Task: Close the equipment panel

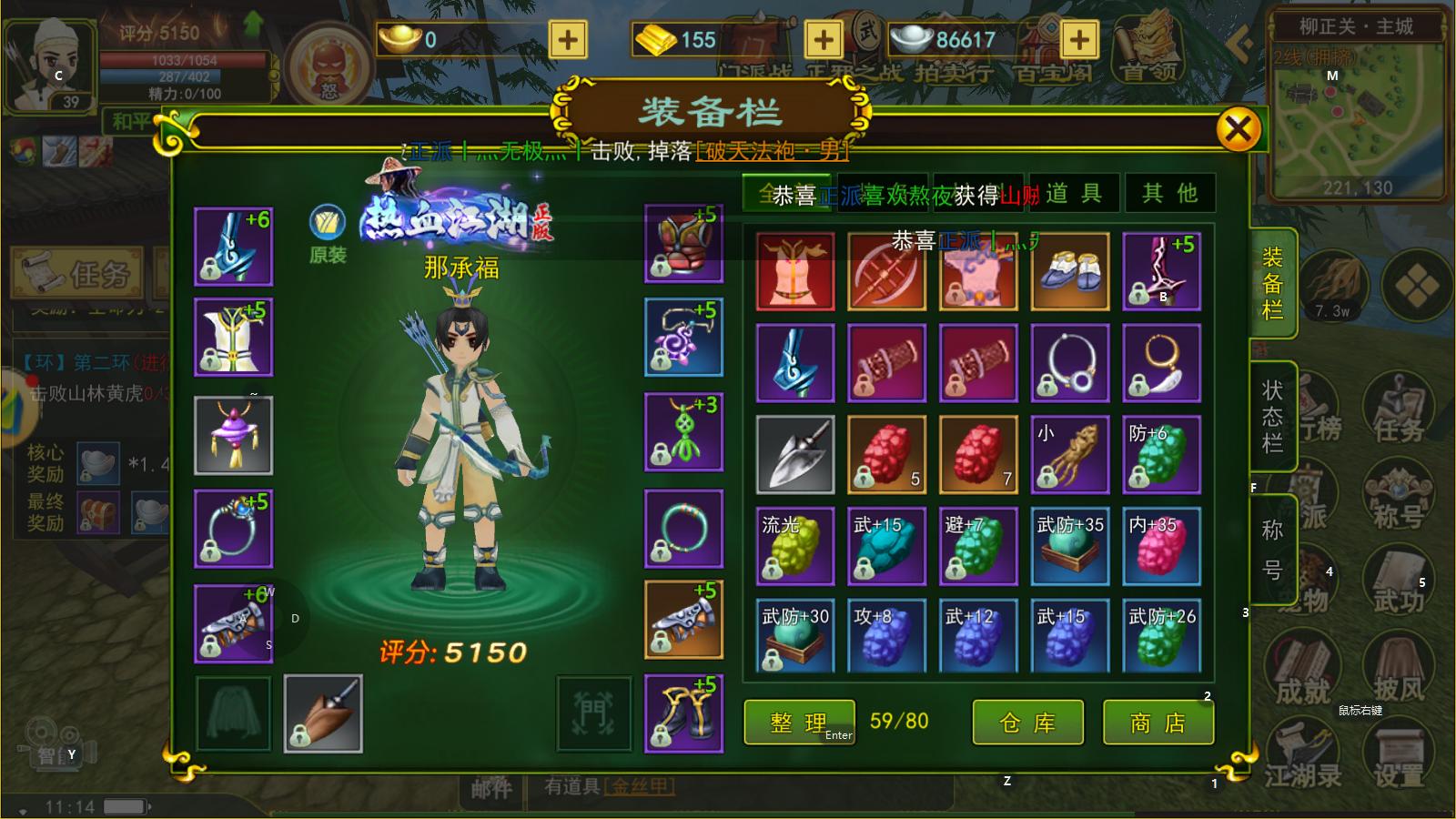Action: coord(1238,129)
